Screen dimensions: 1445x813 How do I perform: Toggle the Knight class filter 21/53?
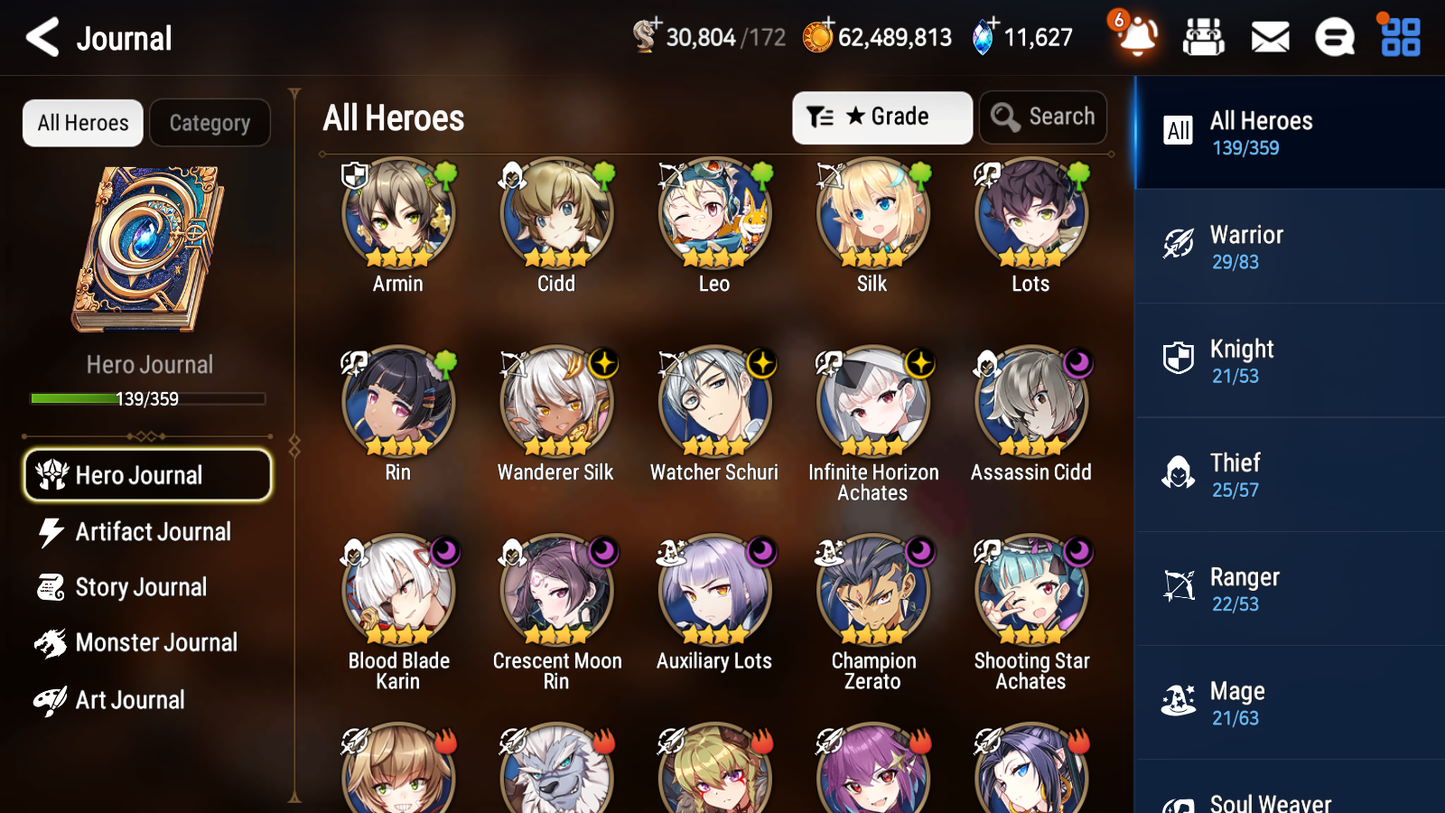1288,360
